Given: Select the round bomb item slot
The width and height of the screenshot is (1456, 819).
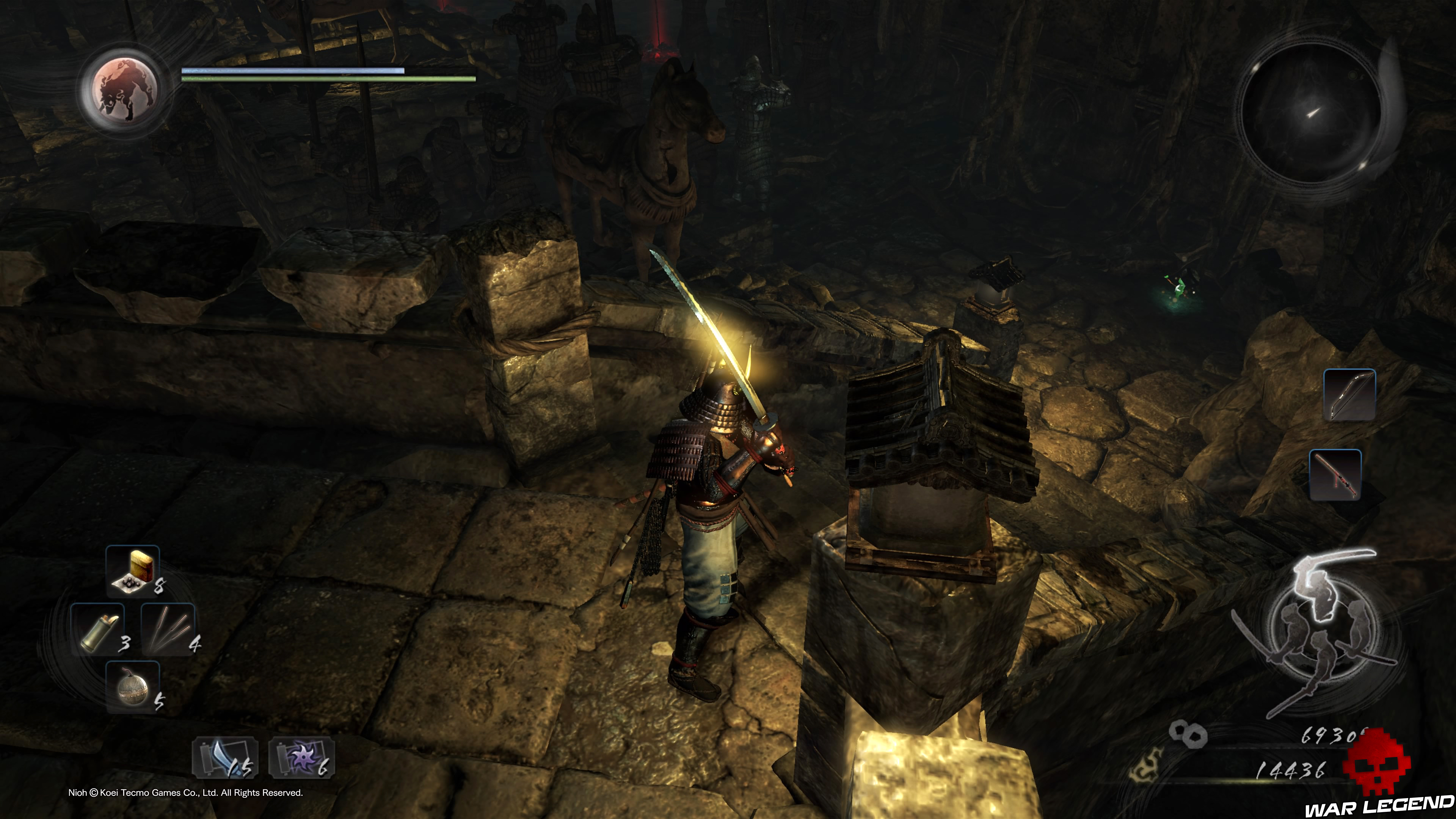Looking at the screenshot, I should pos(133,687).
